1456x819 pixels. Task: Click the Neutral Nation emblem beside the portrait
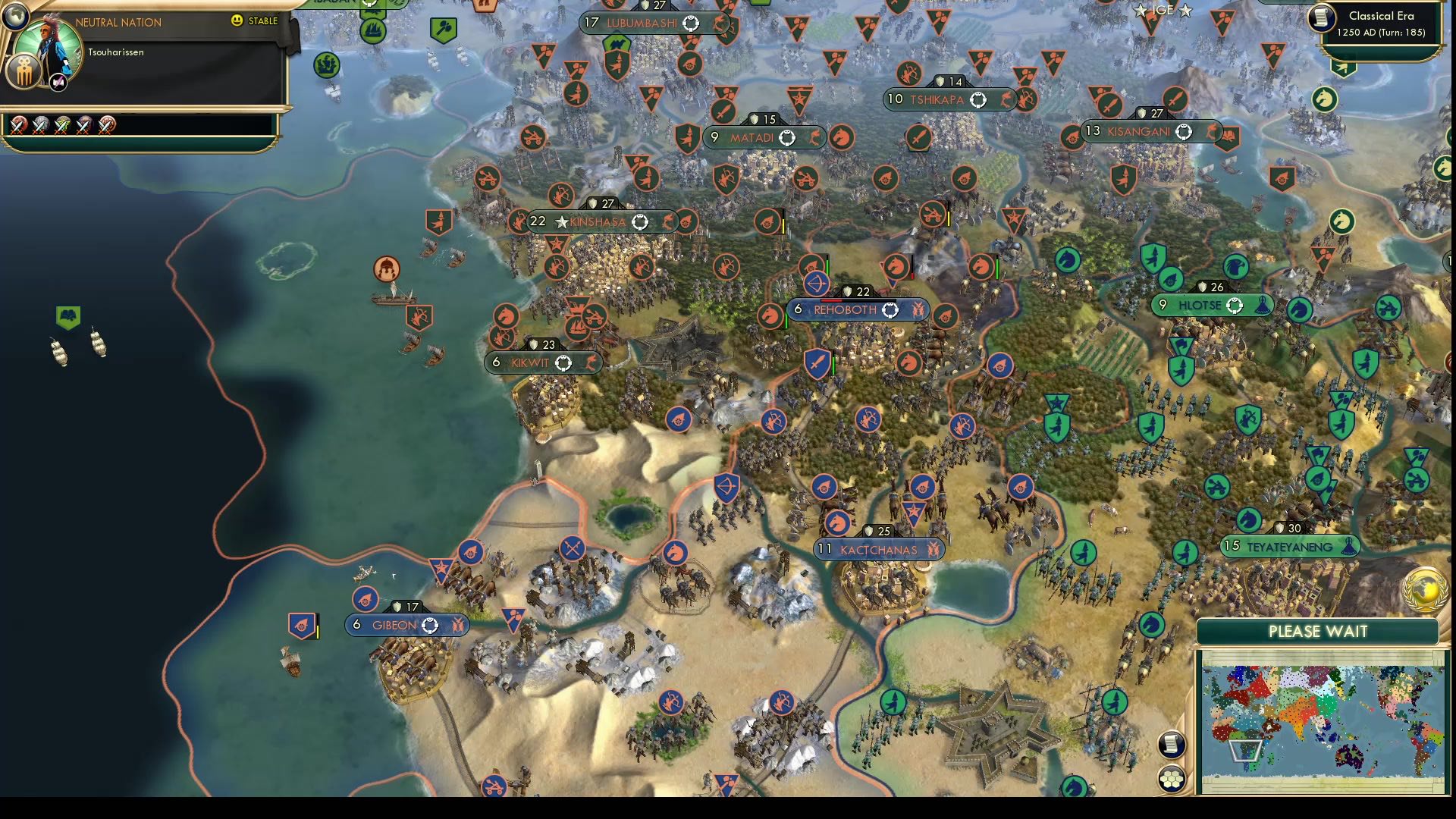(23, 72)
